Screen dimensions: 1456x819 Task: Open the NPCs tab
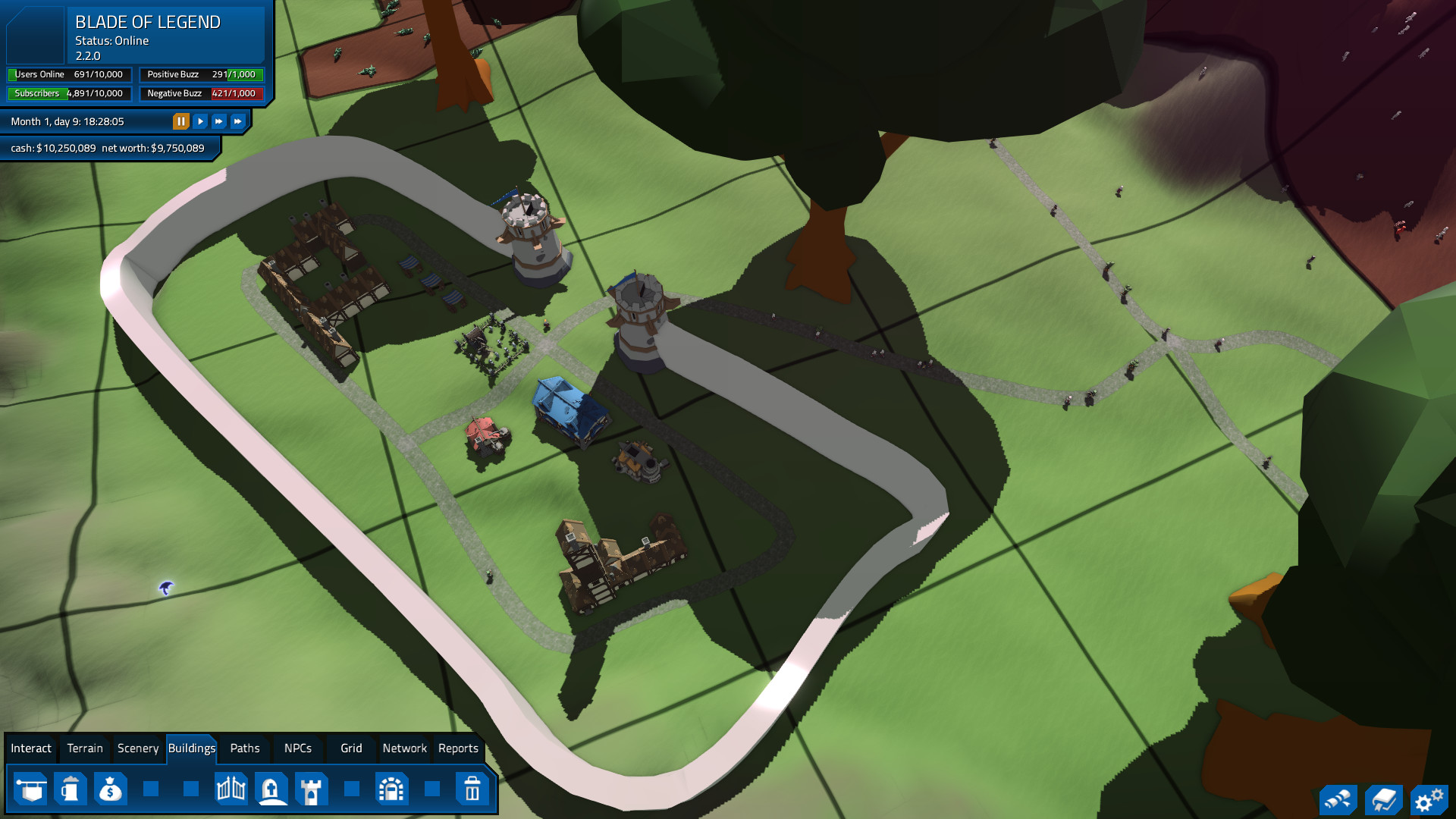point(297,748)
